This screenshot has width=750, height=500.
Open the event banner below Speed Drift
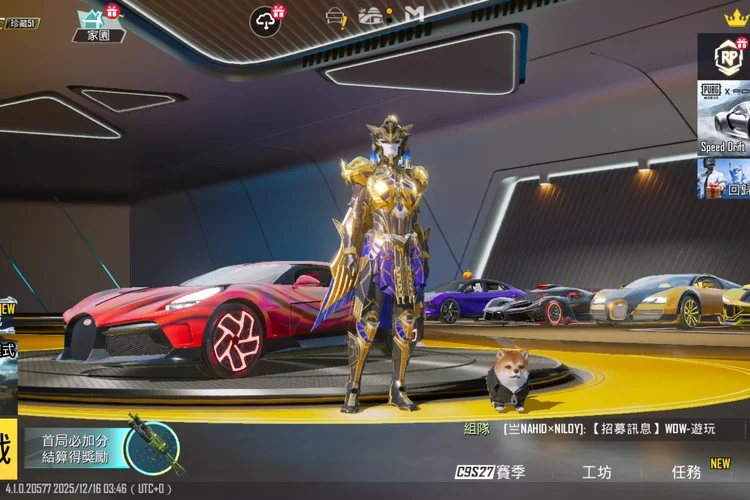point(723,178)
